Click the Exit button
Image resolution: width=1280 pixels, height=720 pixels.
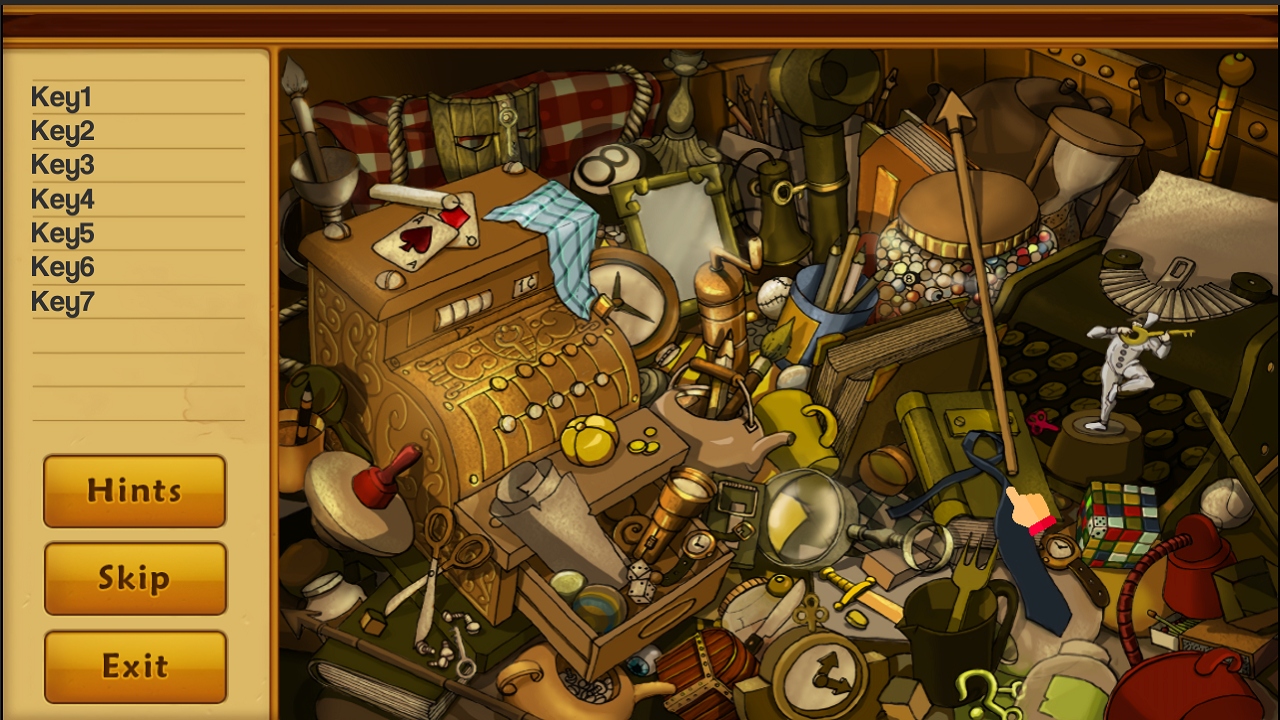134,664
